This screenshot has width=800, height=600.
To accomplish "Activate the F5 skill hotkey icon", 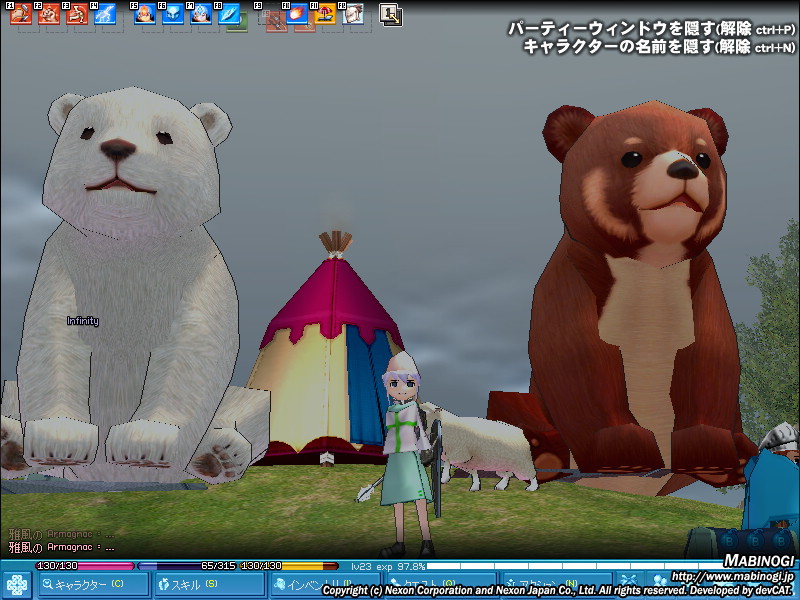I will pyautogui.click(x=145, y=14).
